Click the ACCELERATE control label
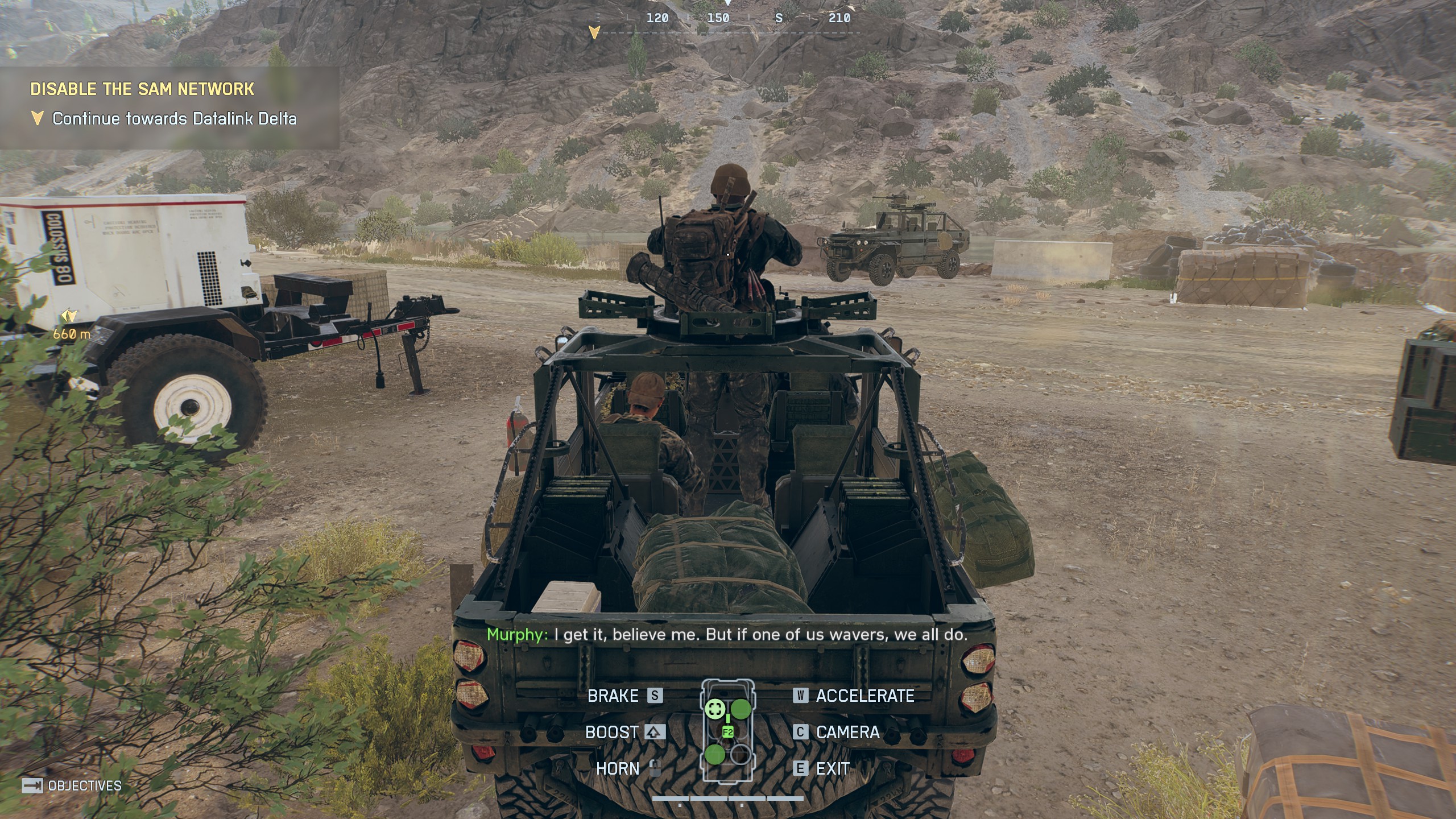This screenshot has width=1456, height=819. (863, 696)
